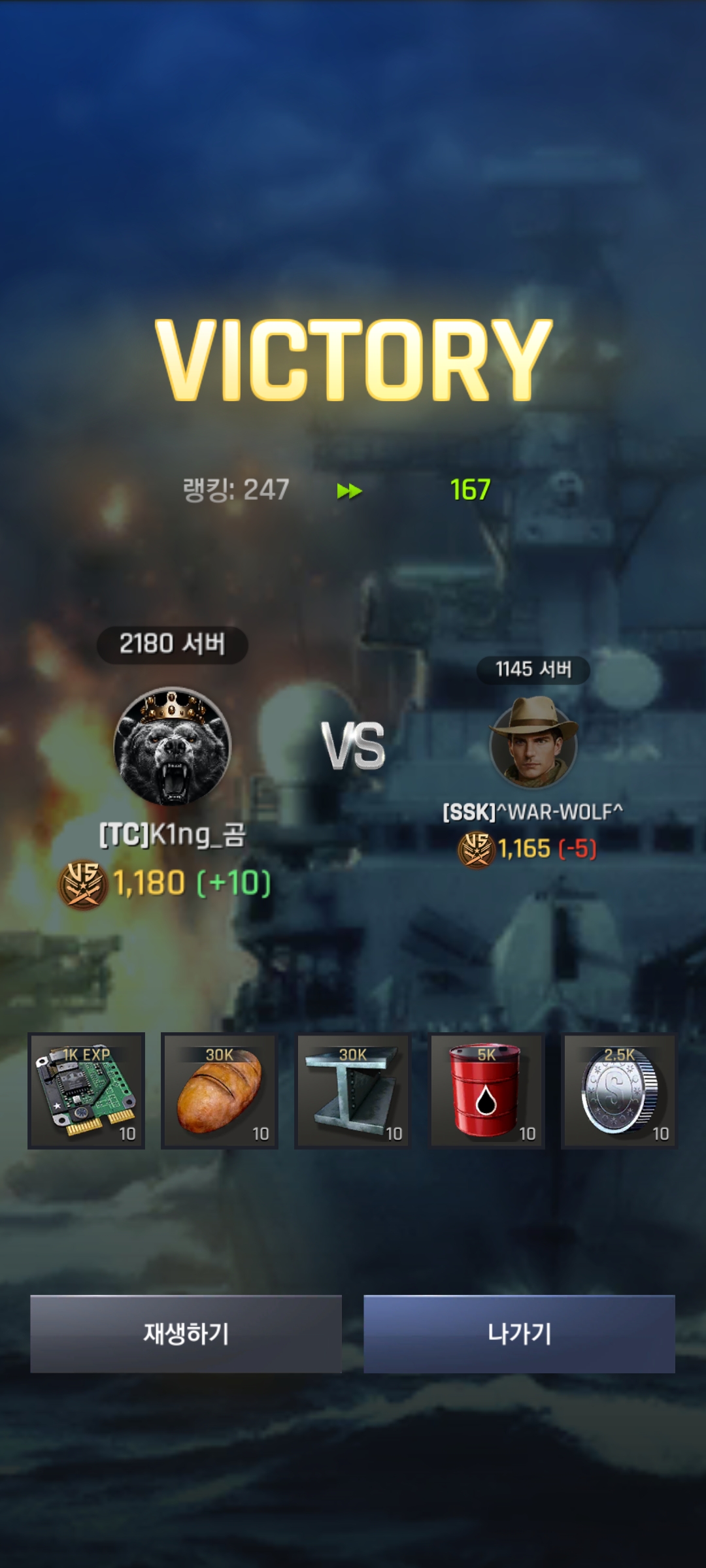Open the 2.5K silver coin reward
706x1568 pixels.
click(619, 1090)
